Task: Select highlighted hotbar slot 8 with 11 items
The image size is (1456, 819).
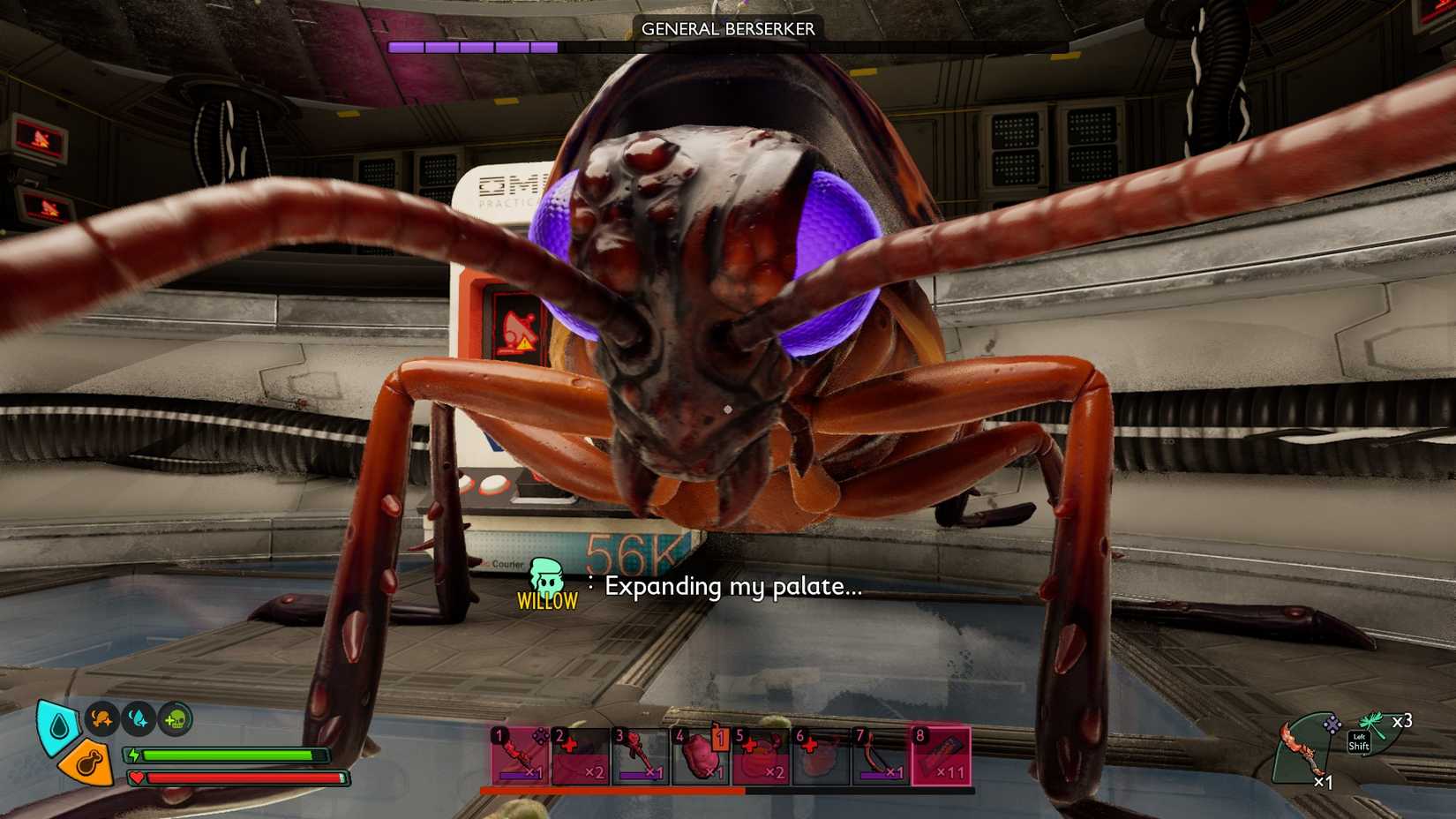Action: click(941, 756)
